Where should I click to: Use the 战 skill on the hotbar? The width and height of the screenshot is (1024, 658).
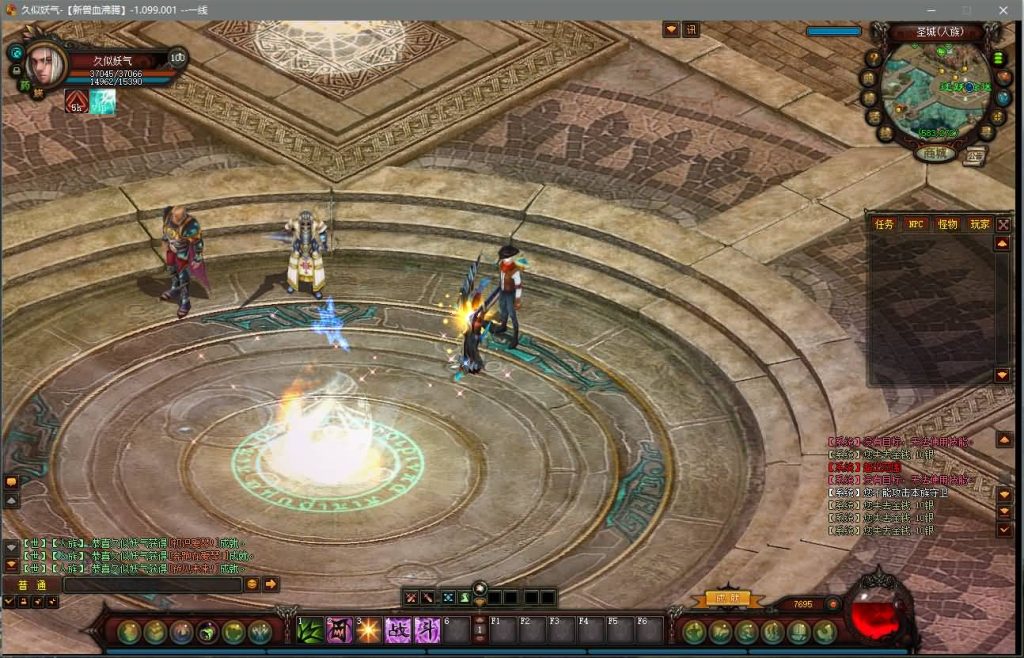tap(398, 630)
